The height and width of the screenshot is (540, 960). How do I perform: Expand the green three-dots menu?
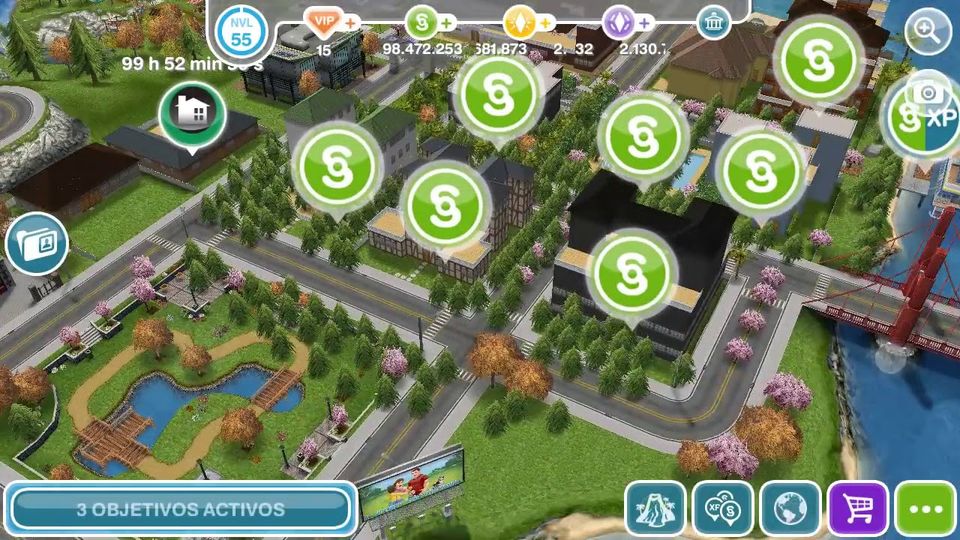click(x=925, y=509)
